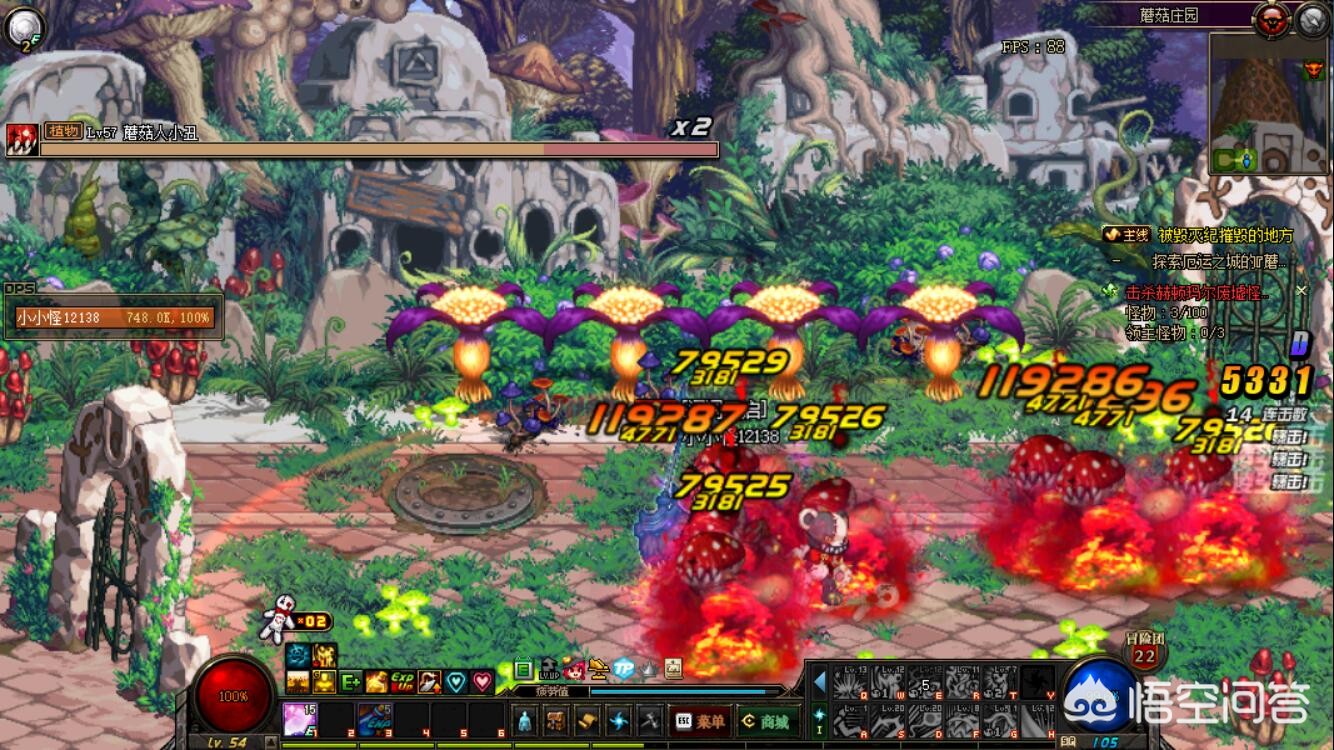Click the blue TP icon
Screen dimensions: 1334x750
pyautogui.click(x=624, y=669)
